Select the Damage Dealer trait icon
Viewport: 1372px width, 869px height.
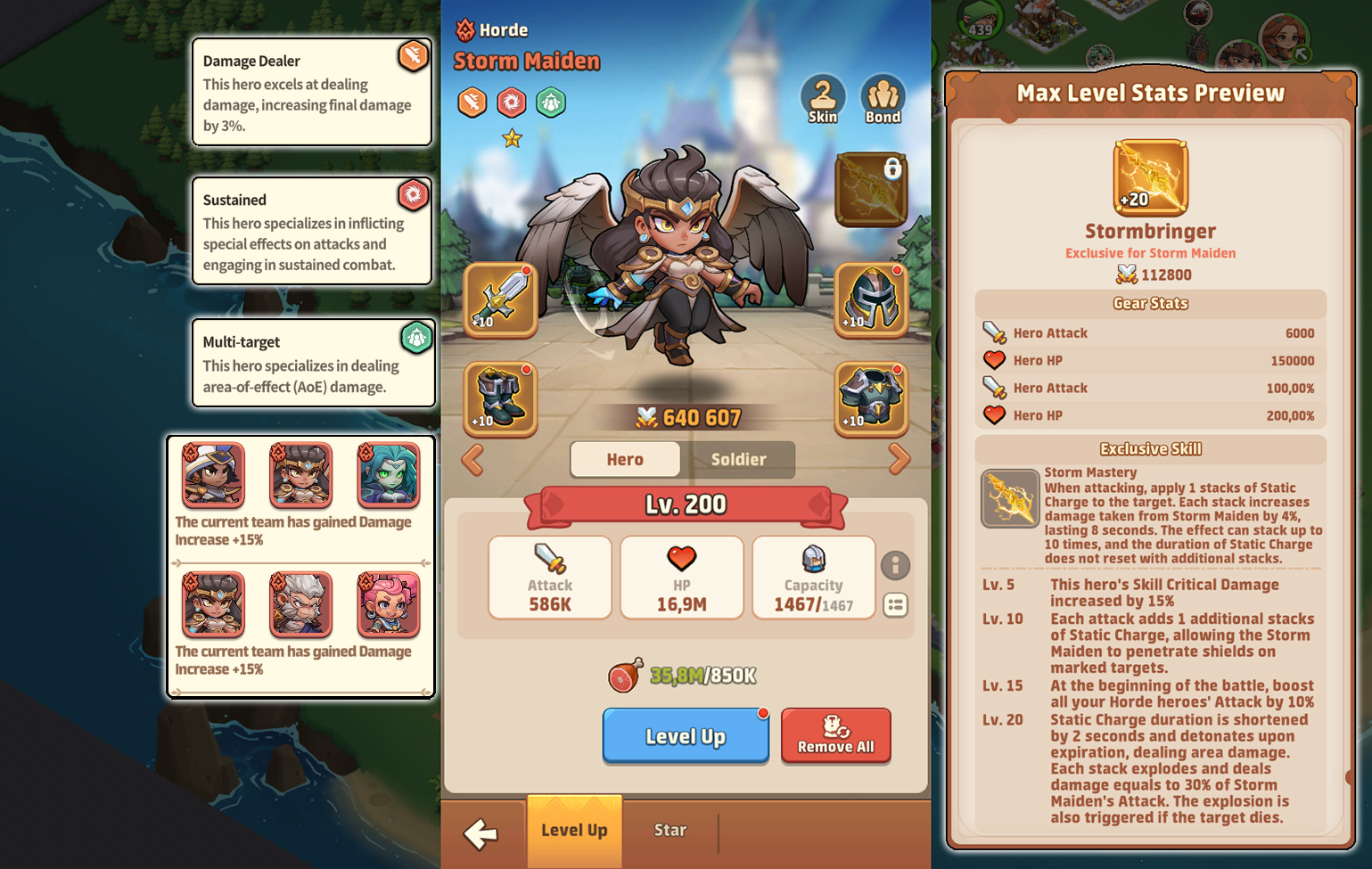[413, 54]
